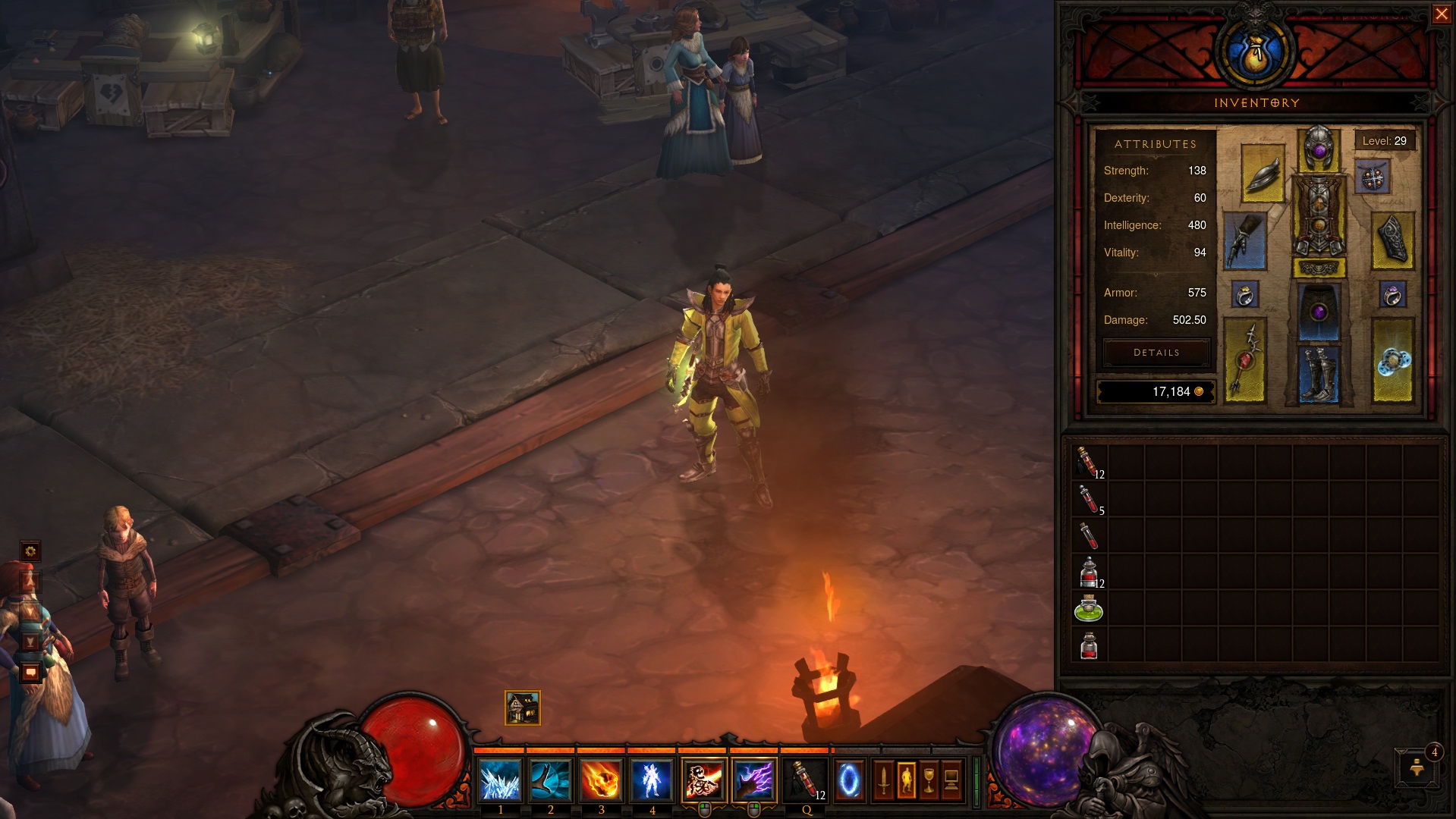Activate the purple lightning hand skill
Viewport: 1456px width, 819px height.
click(x=753, y=780)
